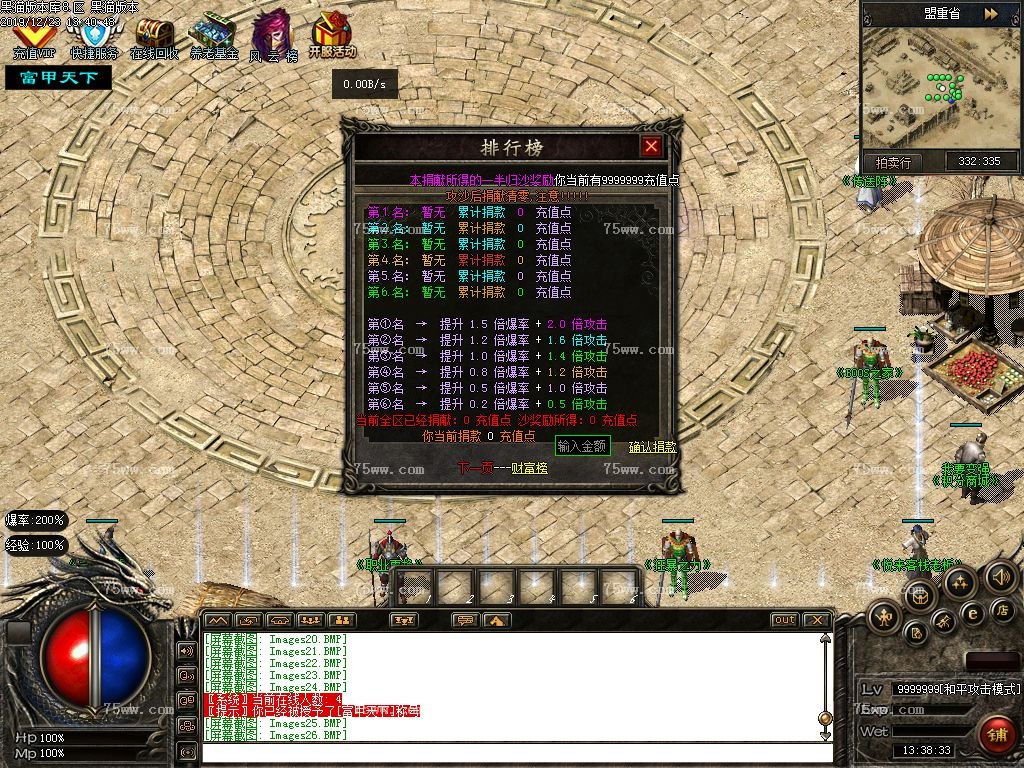Open the 拍卖行 auction house

(893, 161)
